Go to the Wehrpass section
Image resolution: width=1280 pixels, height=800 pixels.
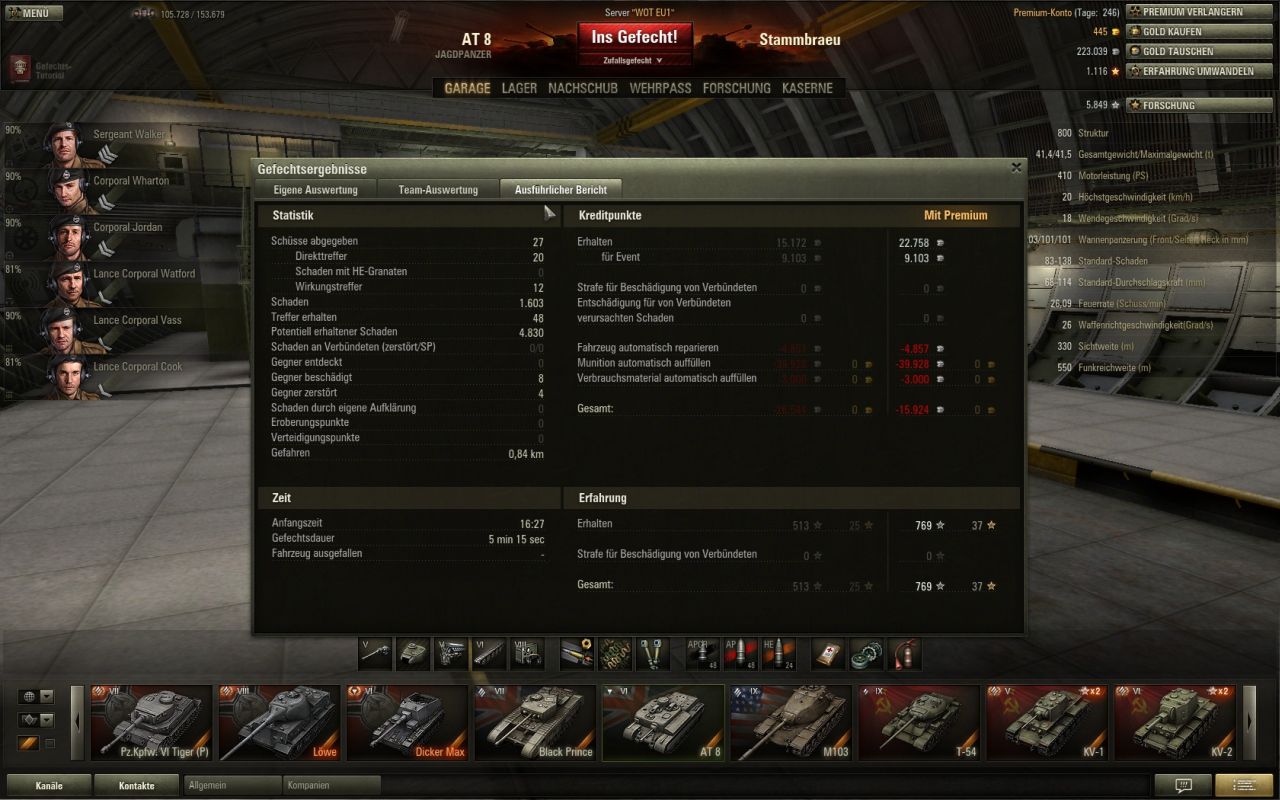tap(660, 88)
